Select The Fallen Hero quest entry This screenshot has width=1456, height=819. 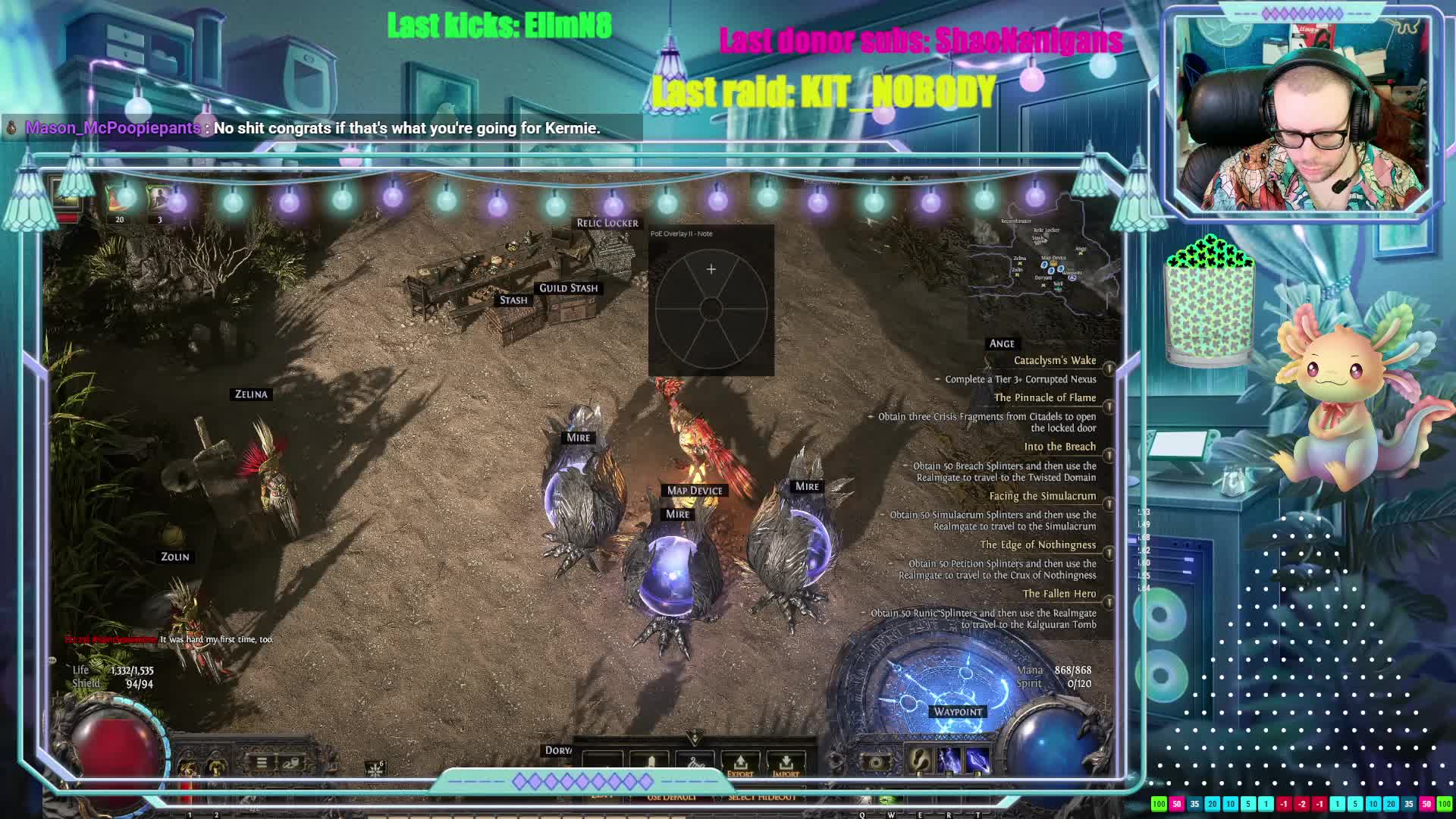[1059, 595]
